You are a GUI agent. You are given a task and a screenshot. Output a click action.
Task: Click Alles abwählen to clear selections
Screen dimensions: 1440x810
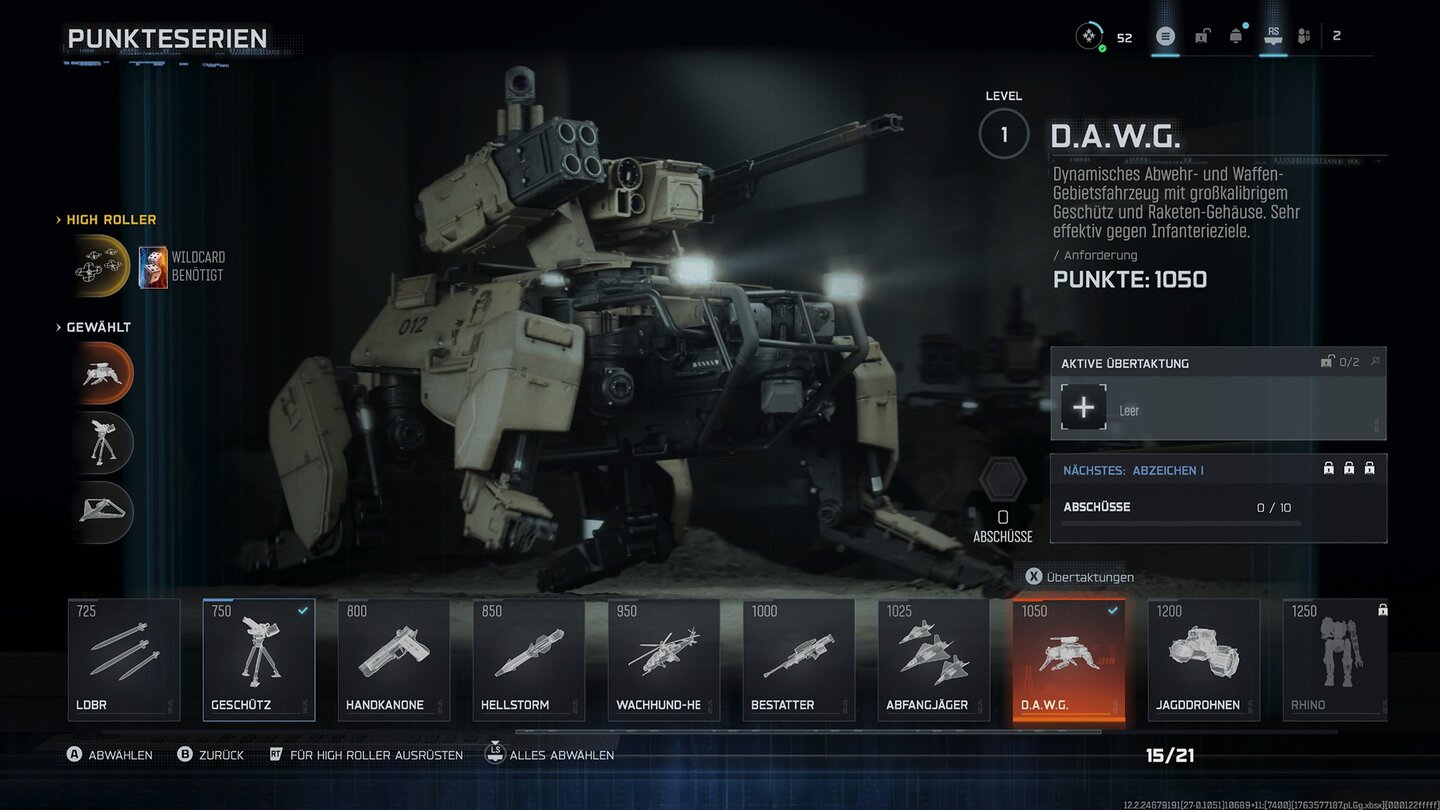(550, 755)
